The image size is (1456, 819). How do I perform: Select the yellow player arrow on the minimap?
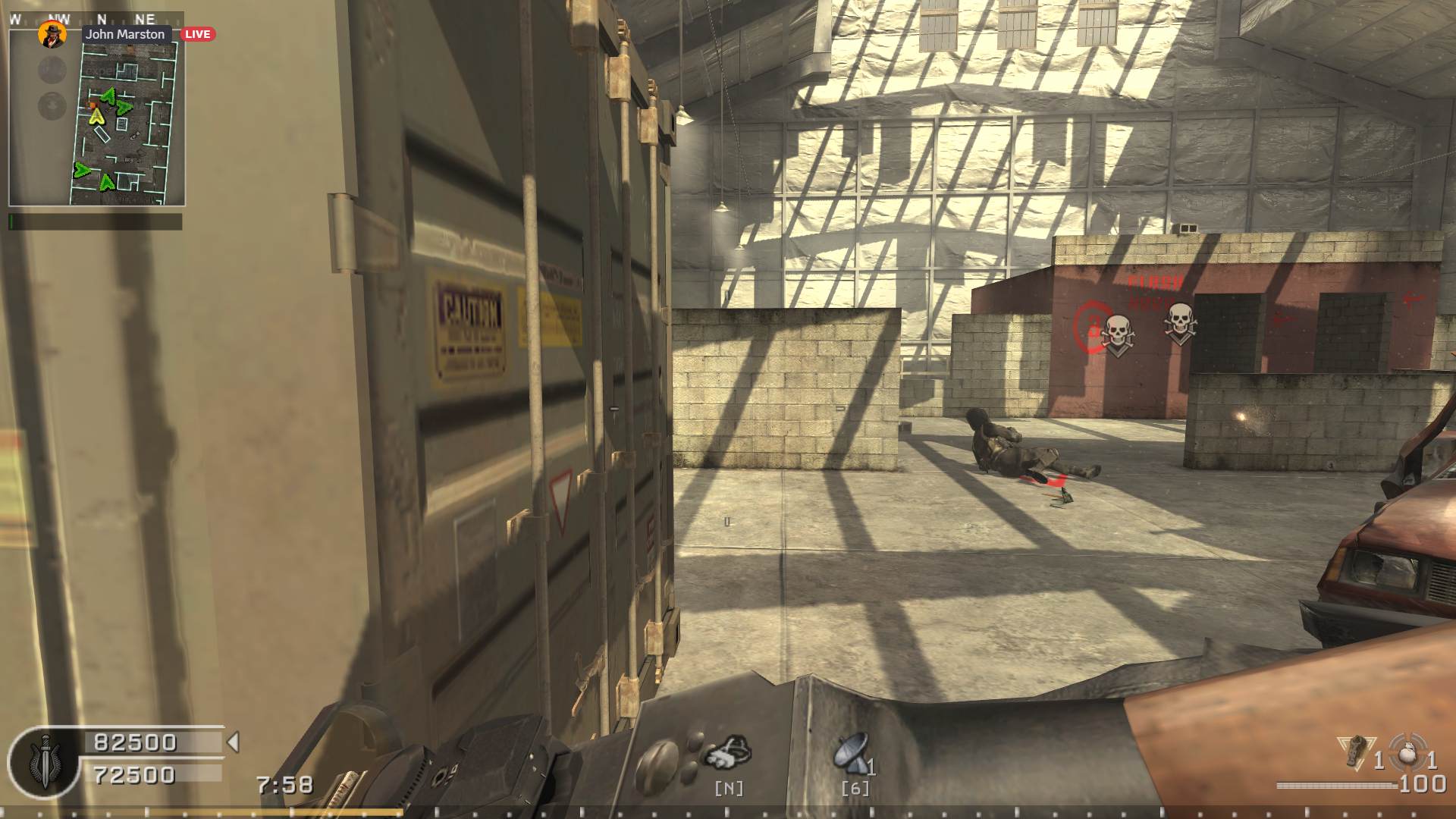coord(96,116)
